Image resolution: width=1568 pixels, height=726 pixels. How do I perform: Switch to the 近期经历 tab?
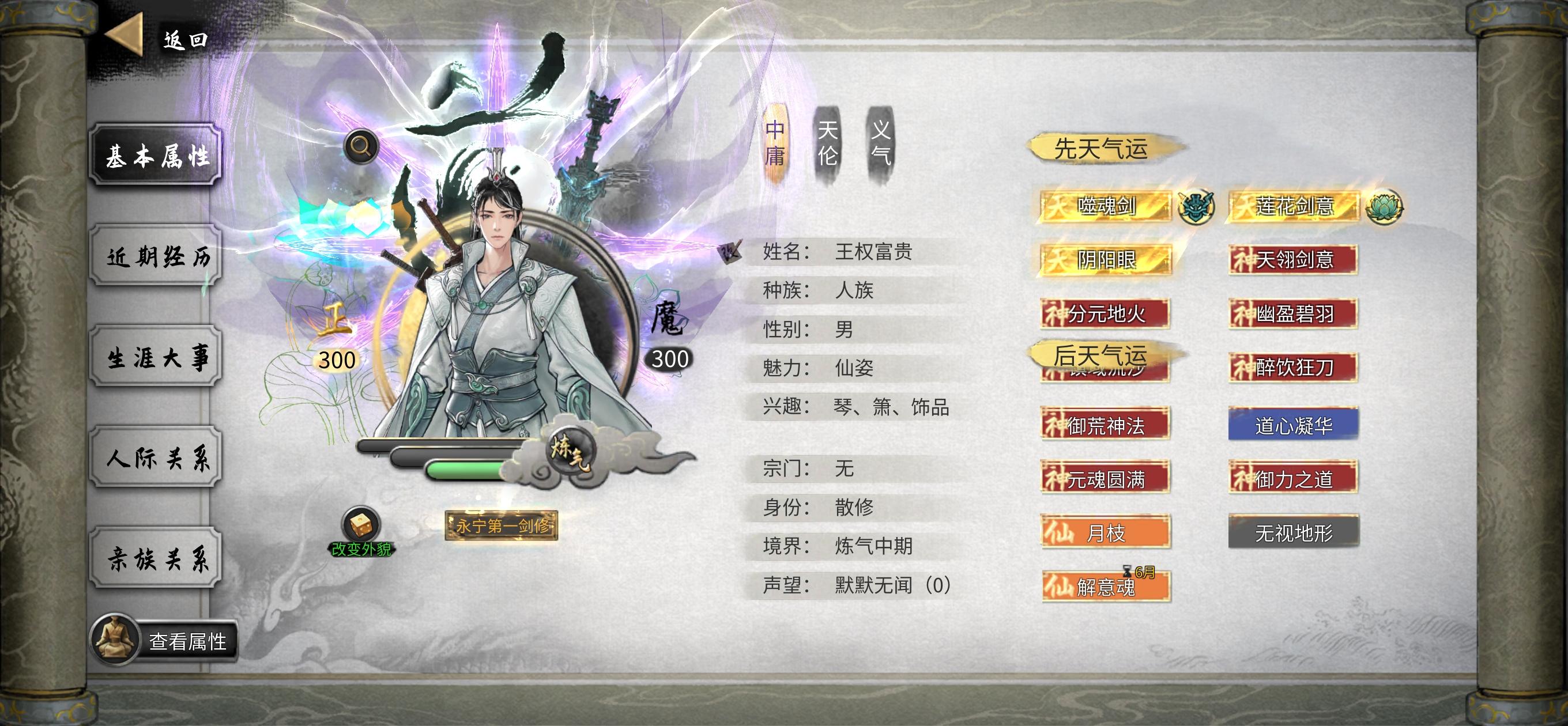click(x=154, y=258)
